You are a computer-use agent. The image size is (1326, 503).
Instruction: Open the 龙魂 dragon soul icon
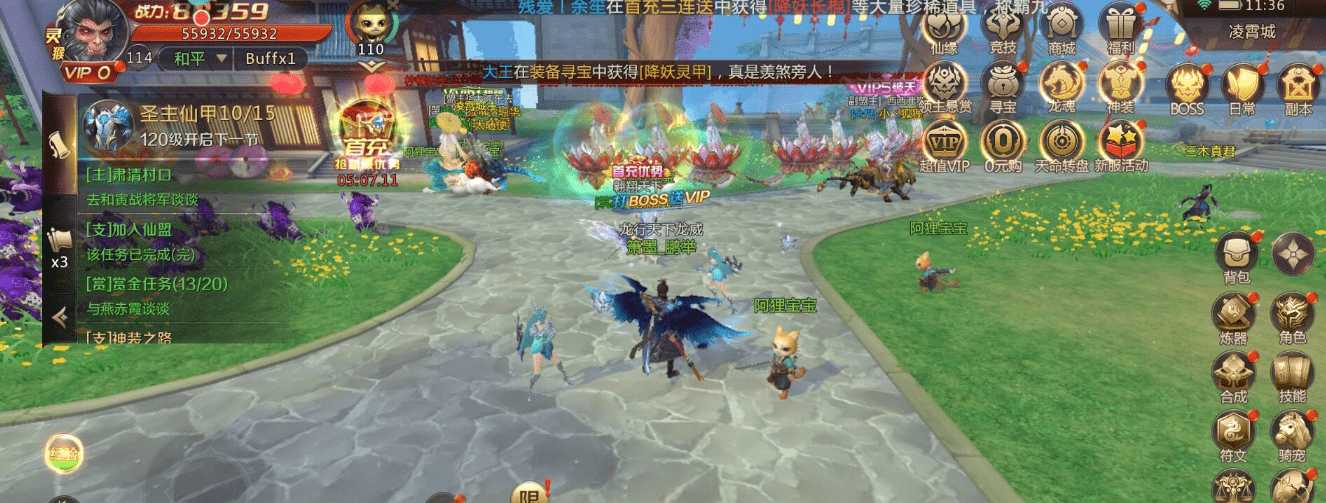click(x=1061, y=84)
